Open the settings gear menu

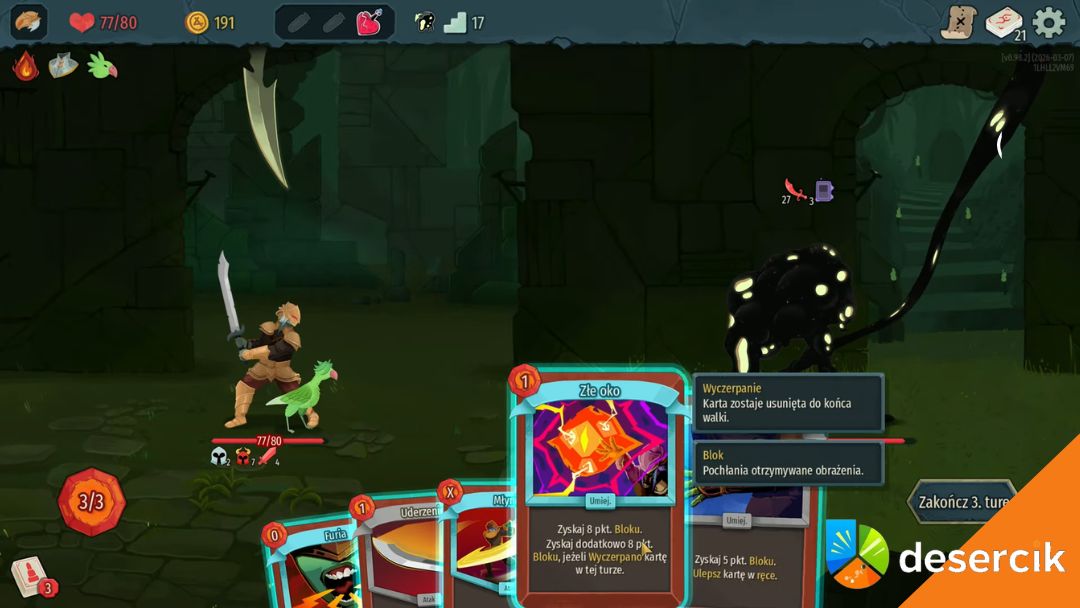(x=1048, y=22)
